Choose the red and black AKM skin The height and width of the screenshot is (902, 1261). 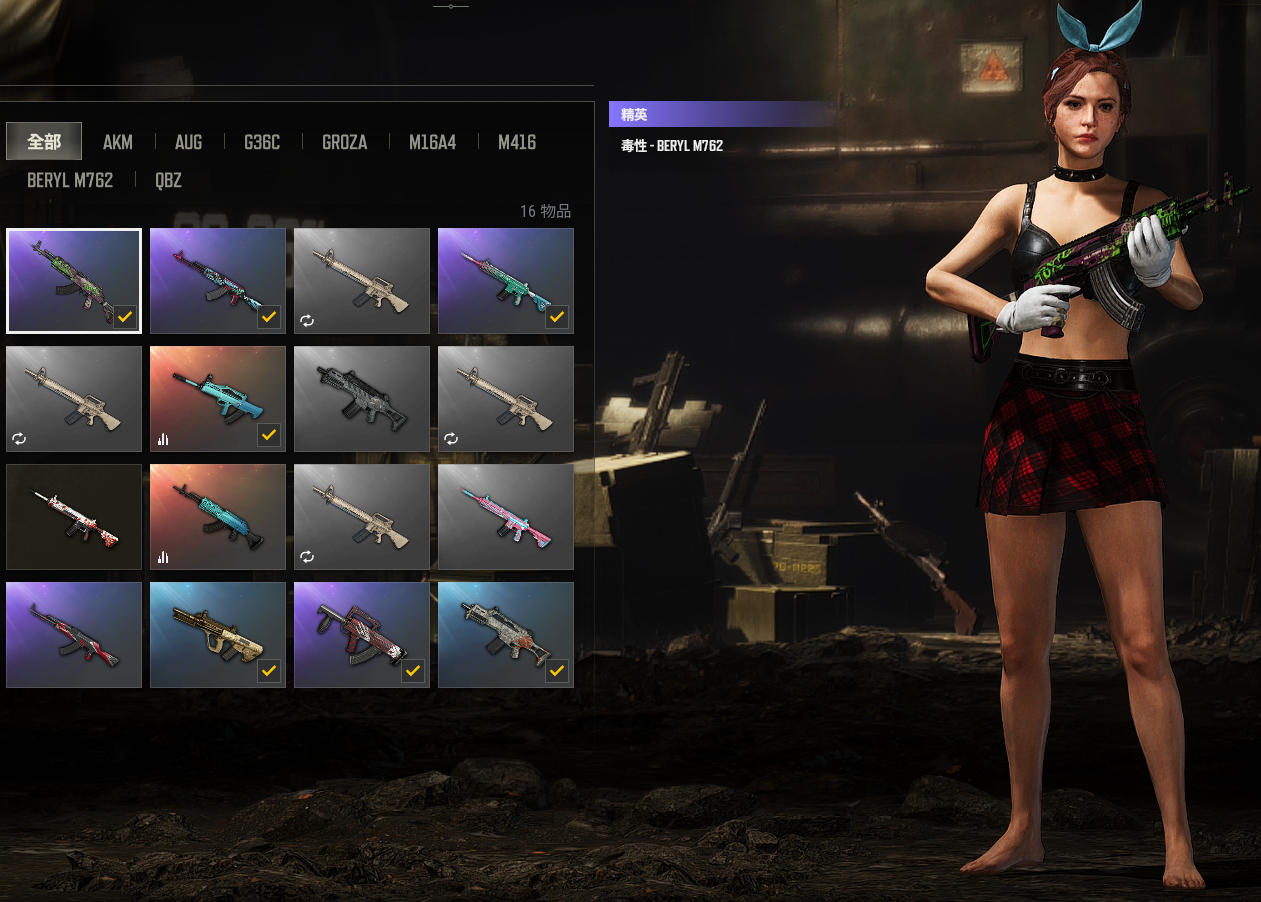coord(74,634)
